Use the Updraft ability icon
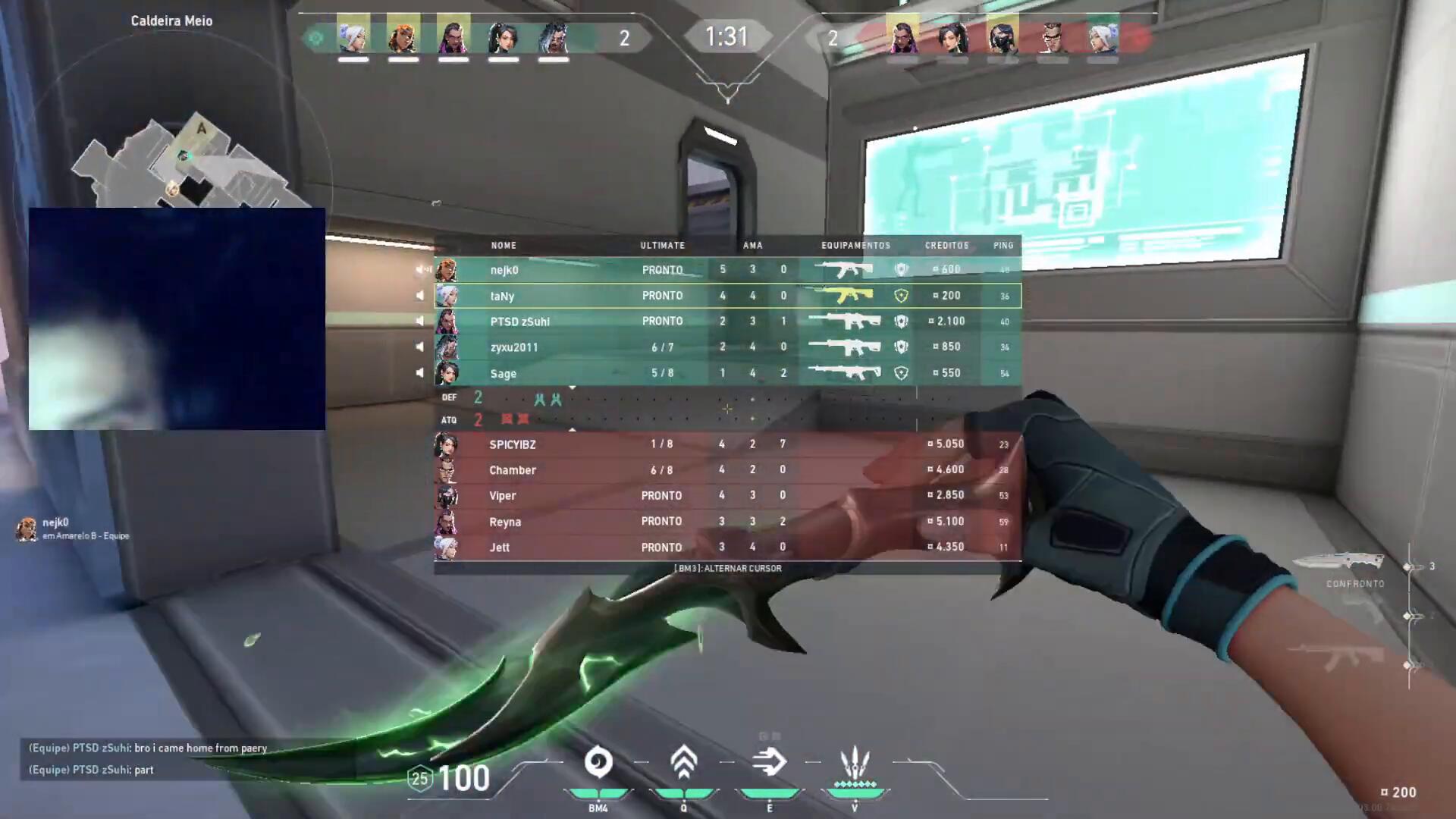 [683, 762]
